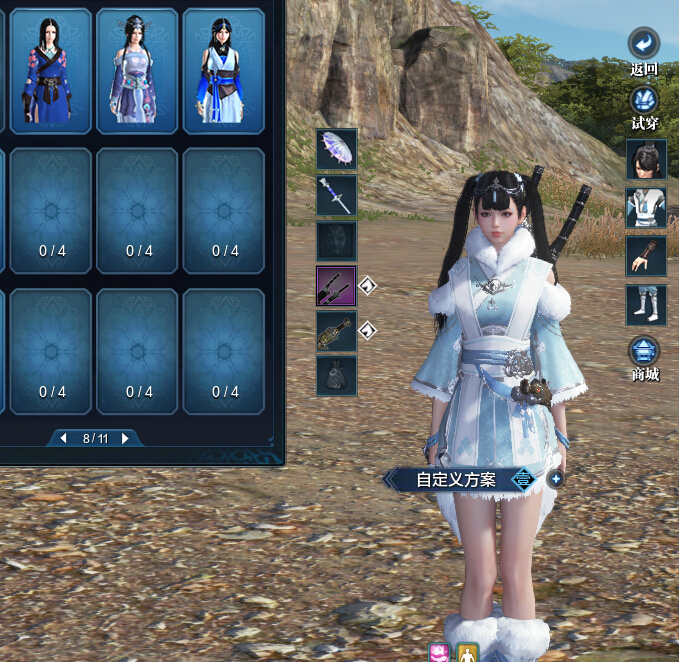Click the pink lotus icon
679x662 pixels.
(438, 653)
